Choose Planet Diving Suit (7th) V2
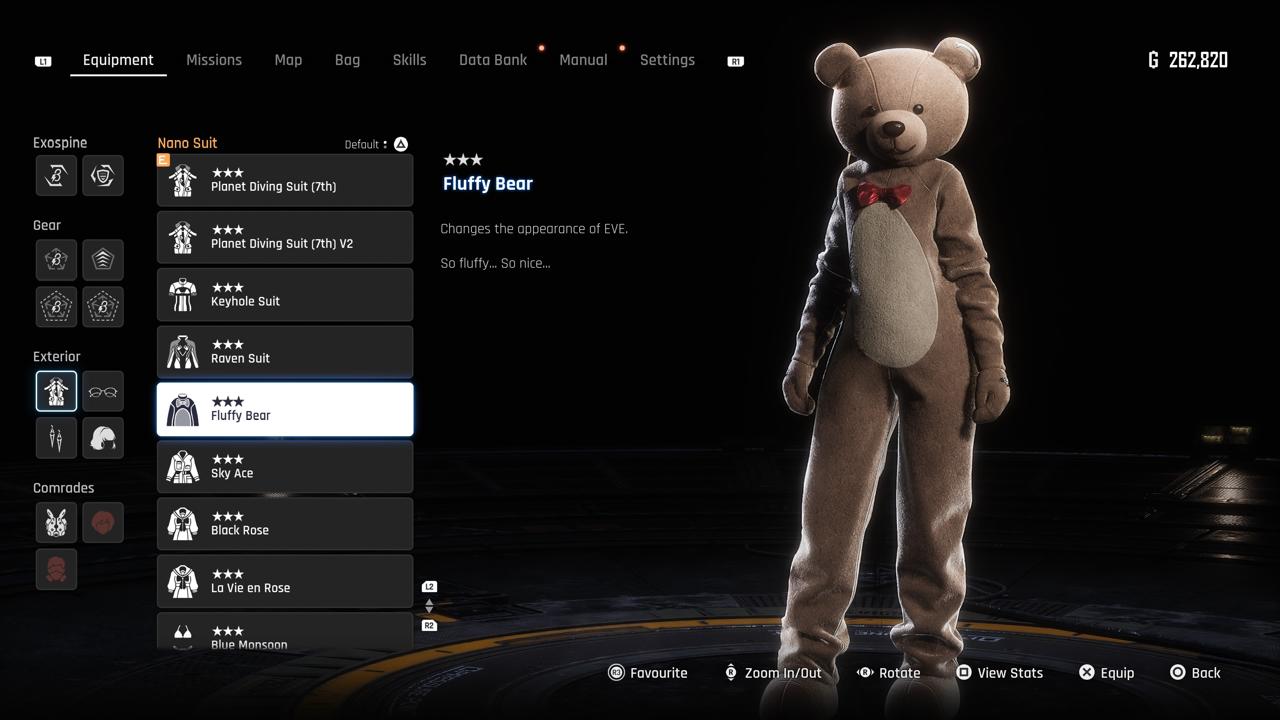The width and height of the screenshot is (1280, 720). click(x=285, y=237)
